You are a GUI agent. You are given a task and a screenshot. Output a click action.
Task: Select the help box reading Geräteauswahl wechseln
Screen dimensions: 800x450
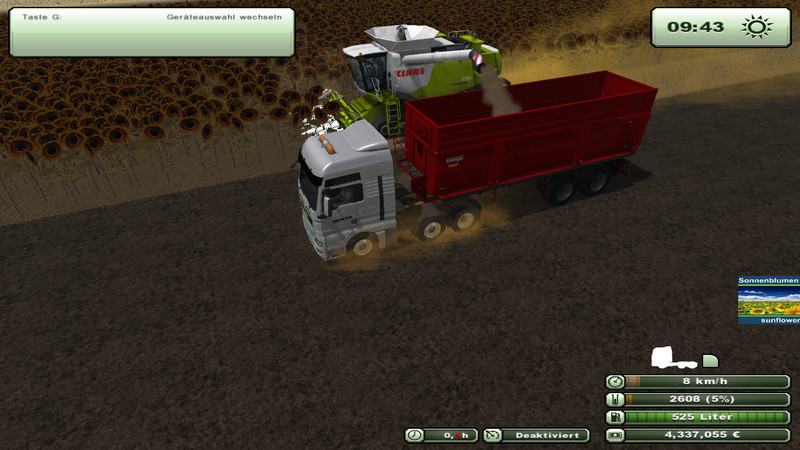pos(152,32)
